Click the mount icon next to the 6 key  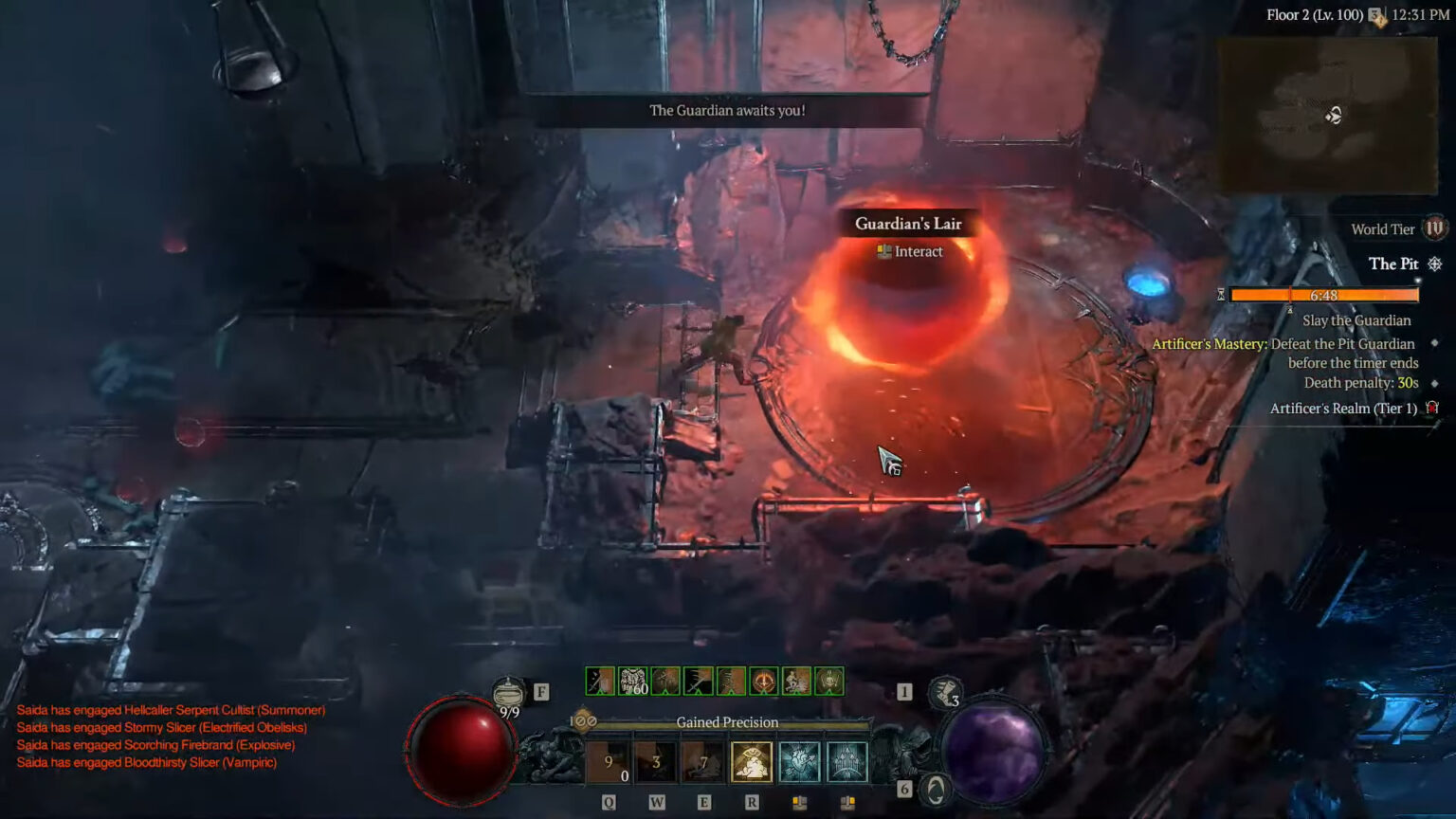coord(936,788)
